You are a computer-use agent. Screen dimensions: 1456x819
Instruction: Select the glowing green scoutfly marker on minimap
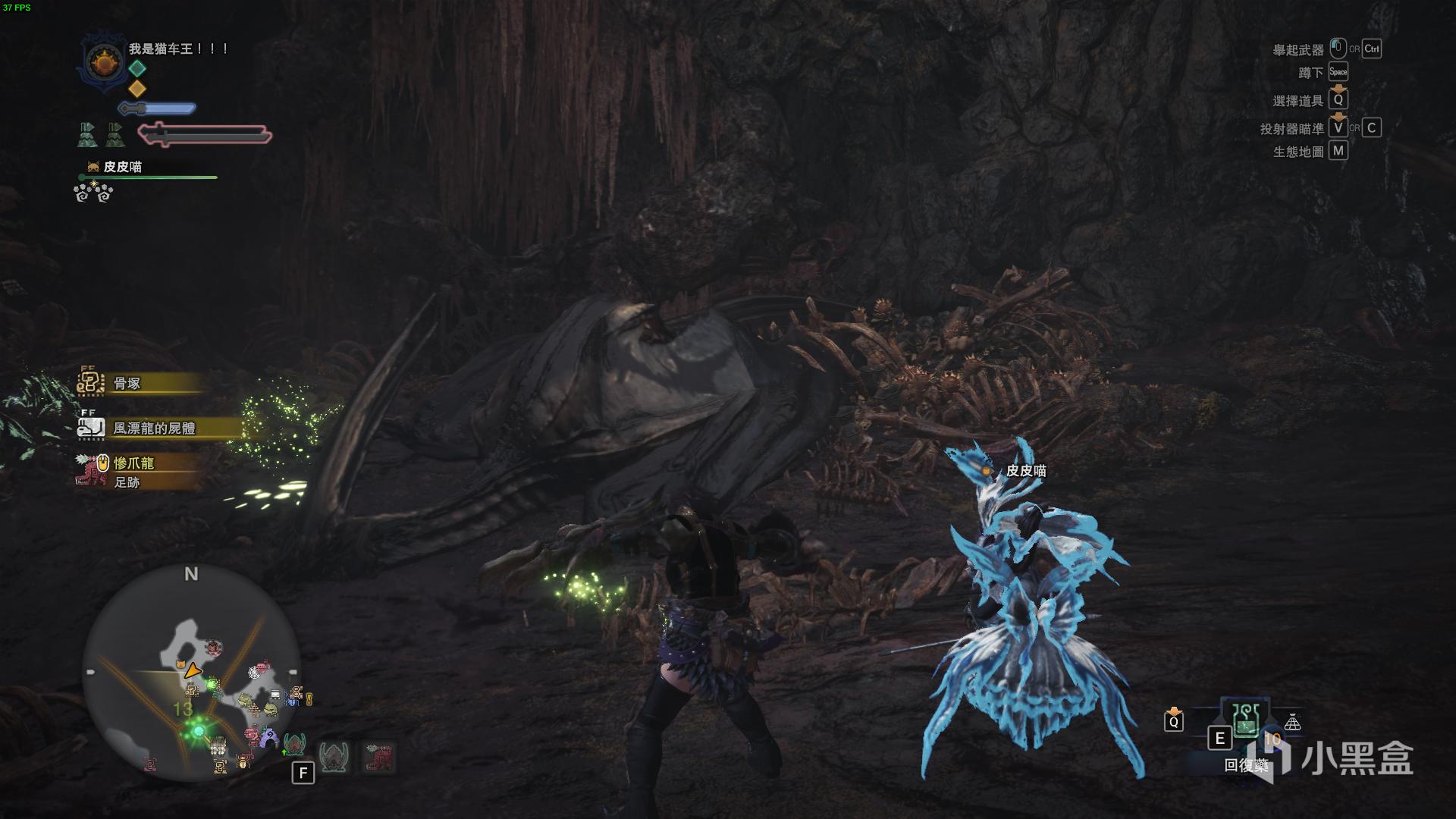coord(199,731)
